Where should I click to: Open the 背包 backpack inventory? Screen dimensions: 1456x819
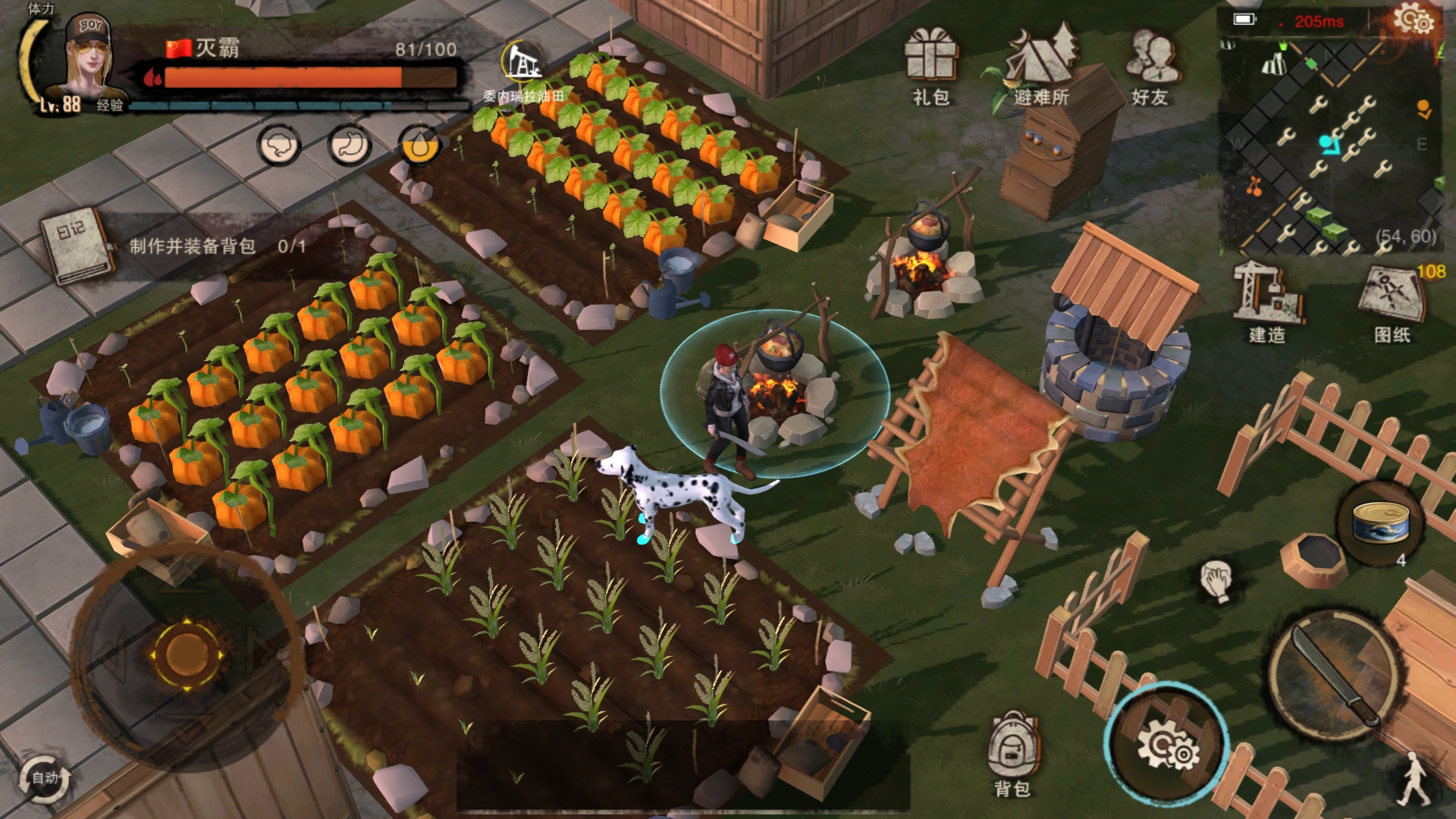coord(1012,752)
